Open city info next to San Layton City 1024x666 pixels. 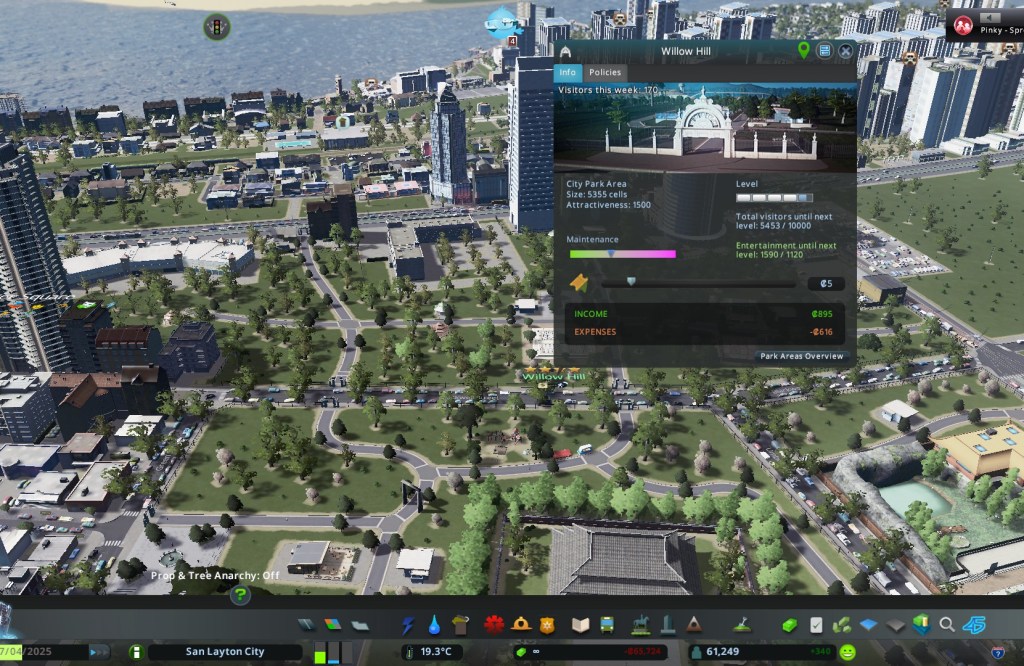(136, 652)
